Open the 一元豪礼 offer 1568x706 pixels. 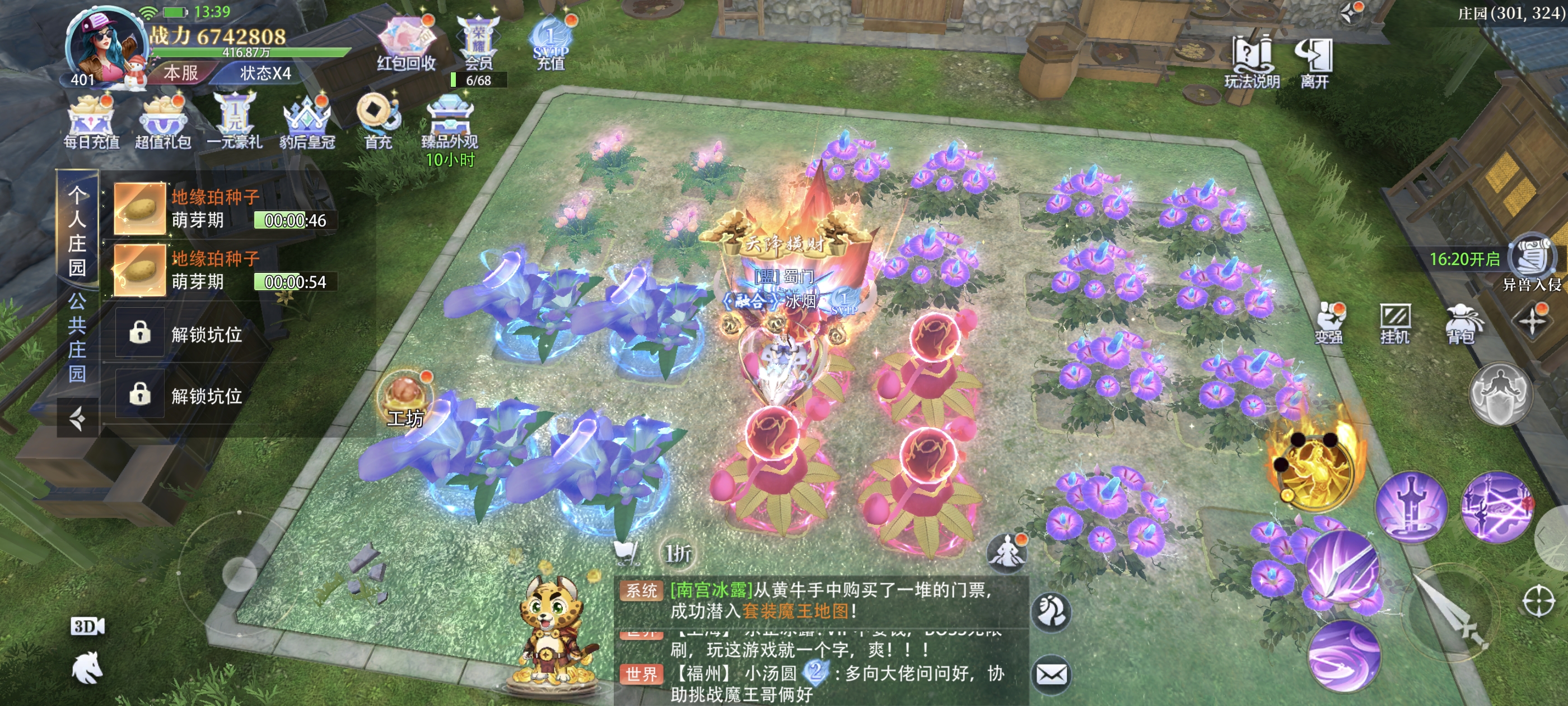pyautogui.click(x=234, y=122)
